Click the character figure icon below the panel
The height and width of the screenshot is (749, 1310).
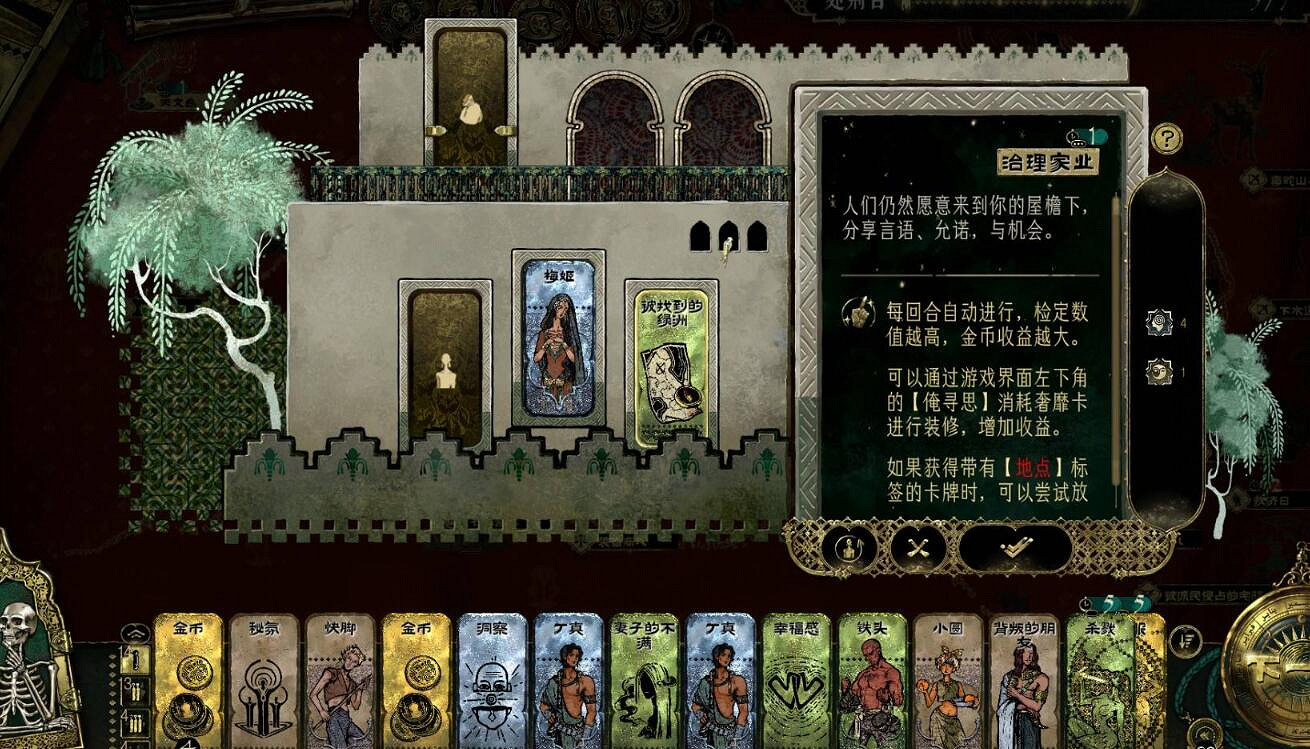tap(849, 549)
